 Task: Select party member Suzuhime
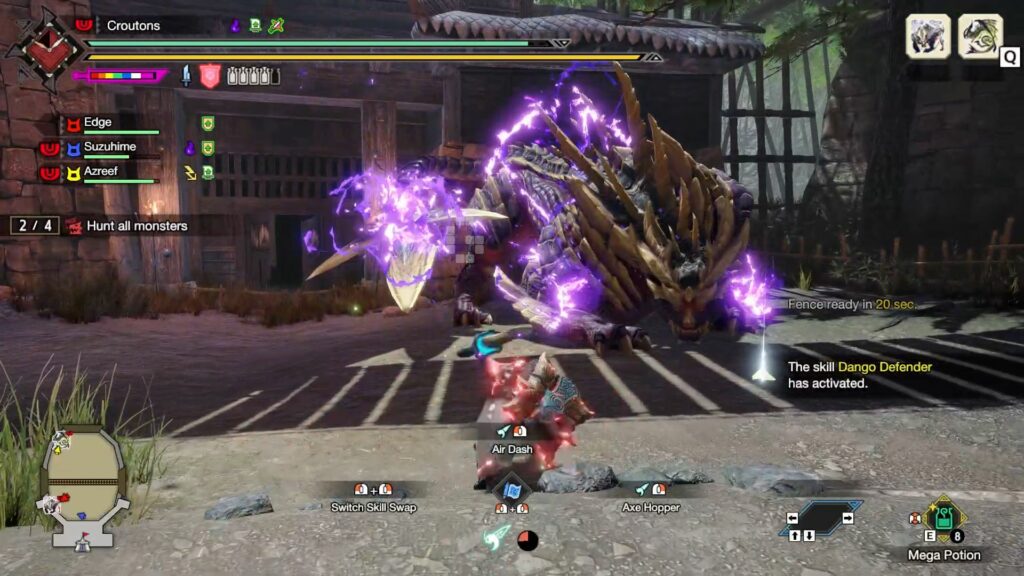(108, 147)
